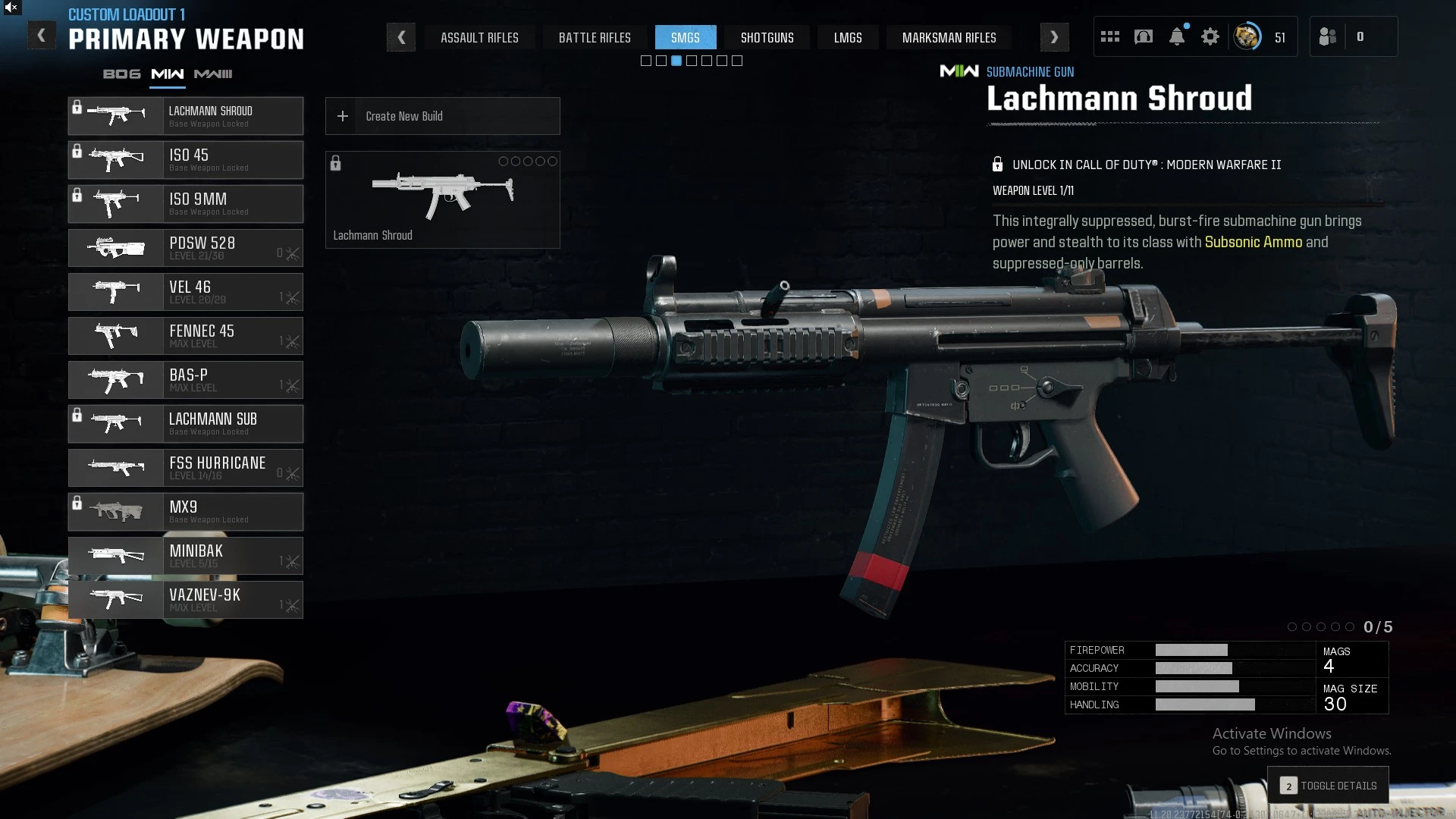Show MWIII weapons filter

tap(213, 74)
